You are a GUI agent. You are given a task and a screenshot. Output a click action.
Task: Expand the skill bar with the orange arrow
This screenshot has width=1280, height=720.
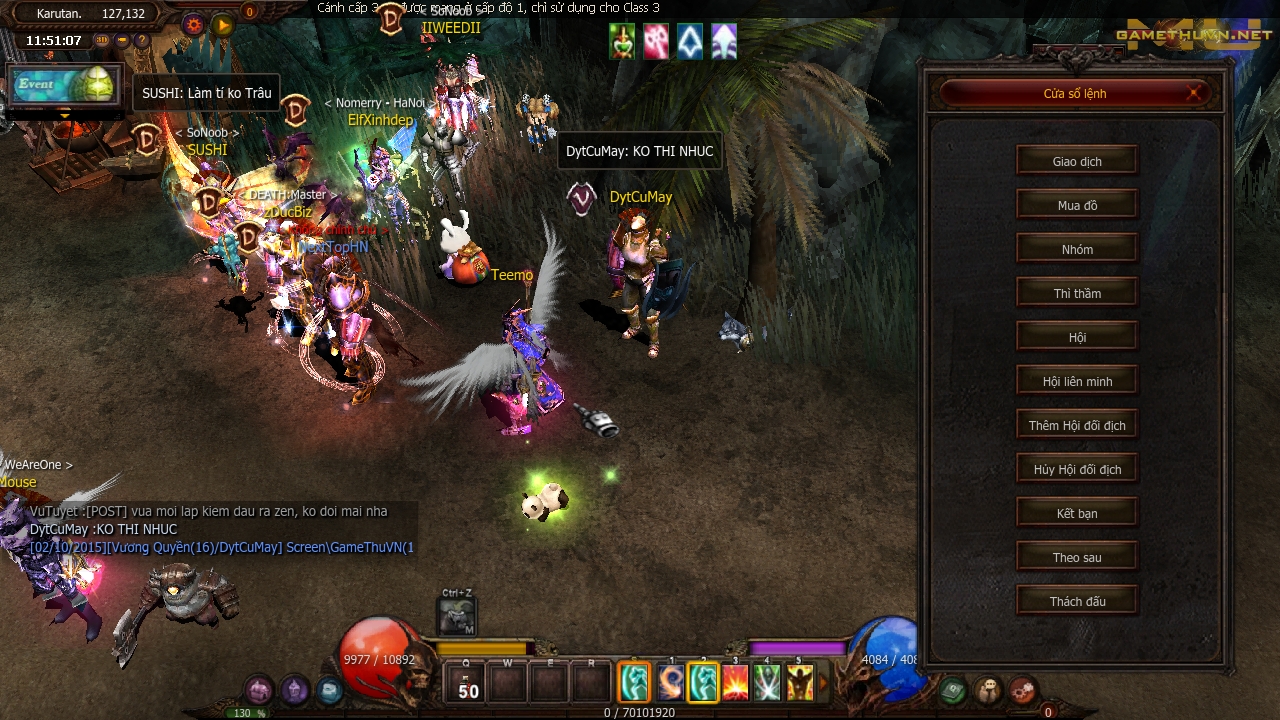(x=824, y=682)
